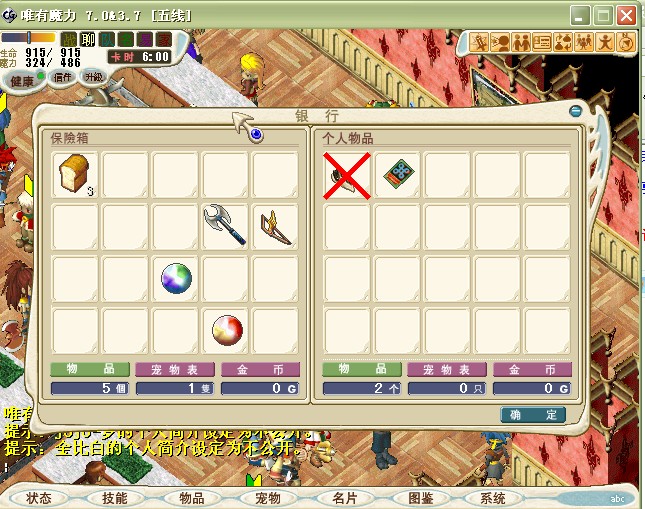Switch the safe to the 宠物表 pet list
645x509 pixels.
[x=174, y=369]
